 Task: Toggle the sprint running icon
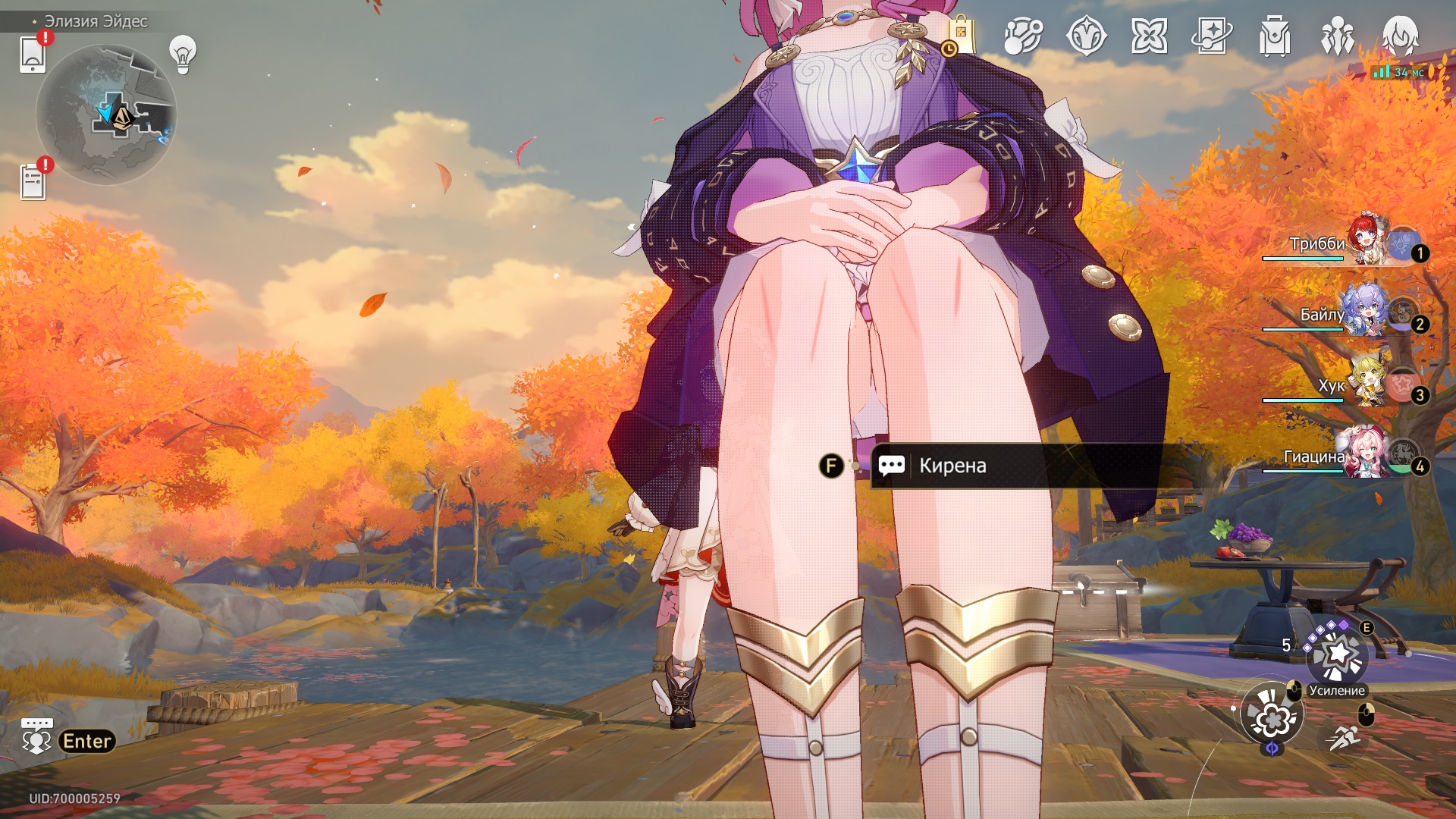pyautogui.click(x=1344, y=736)
